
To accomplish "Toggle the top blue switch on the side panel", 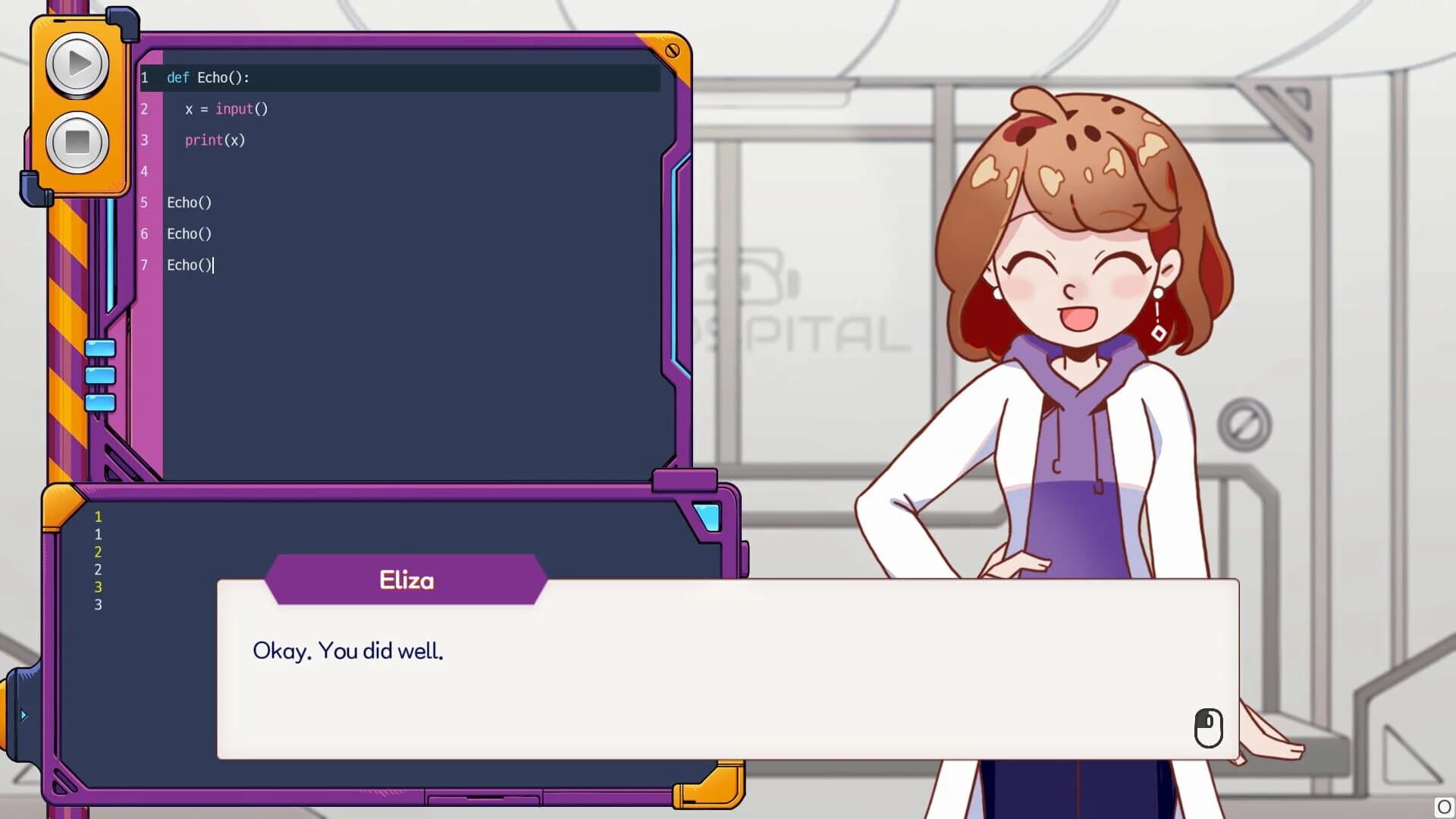I will pos(99,346).
